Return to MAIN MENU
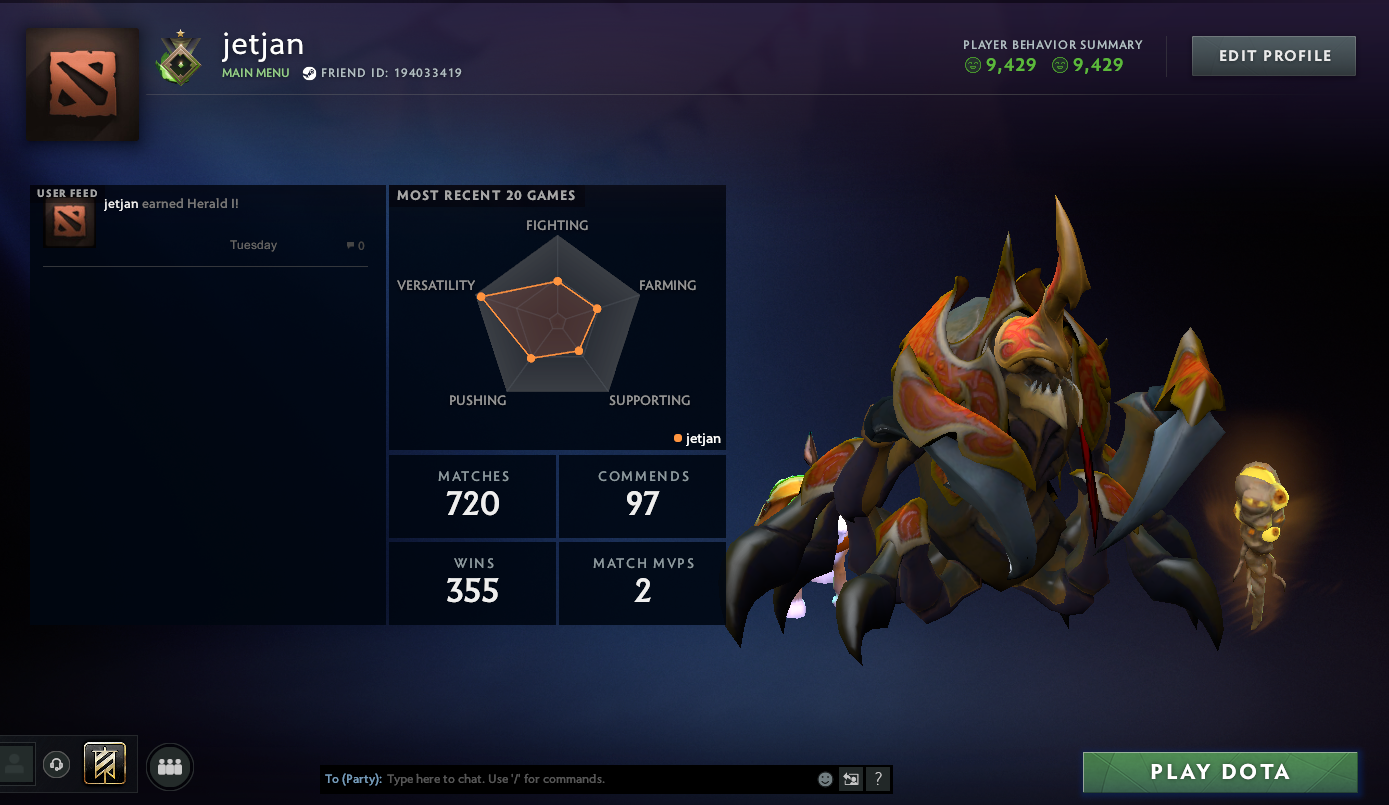The height and width of the screenshot is (805, 1389). pyautogui.click(x=256, y=73)
